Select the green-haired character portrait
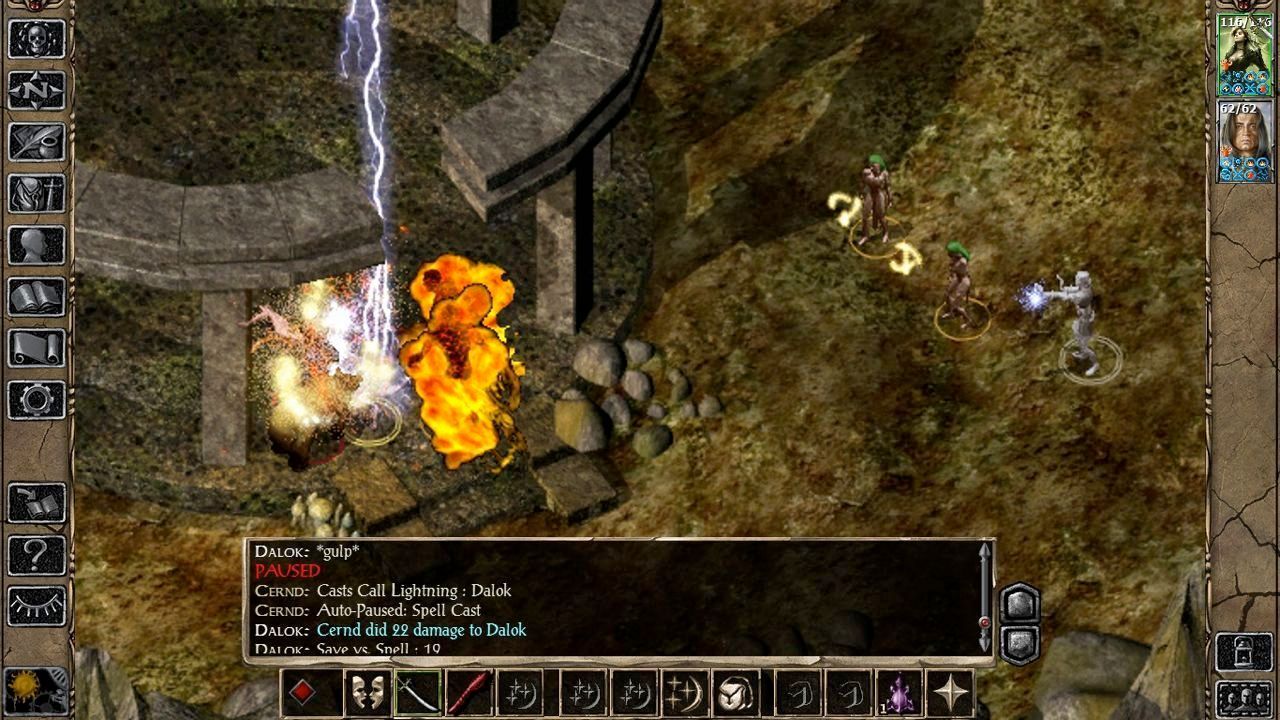Viewport: 1280px width, 720px height. point(1244,55)
